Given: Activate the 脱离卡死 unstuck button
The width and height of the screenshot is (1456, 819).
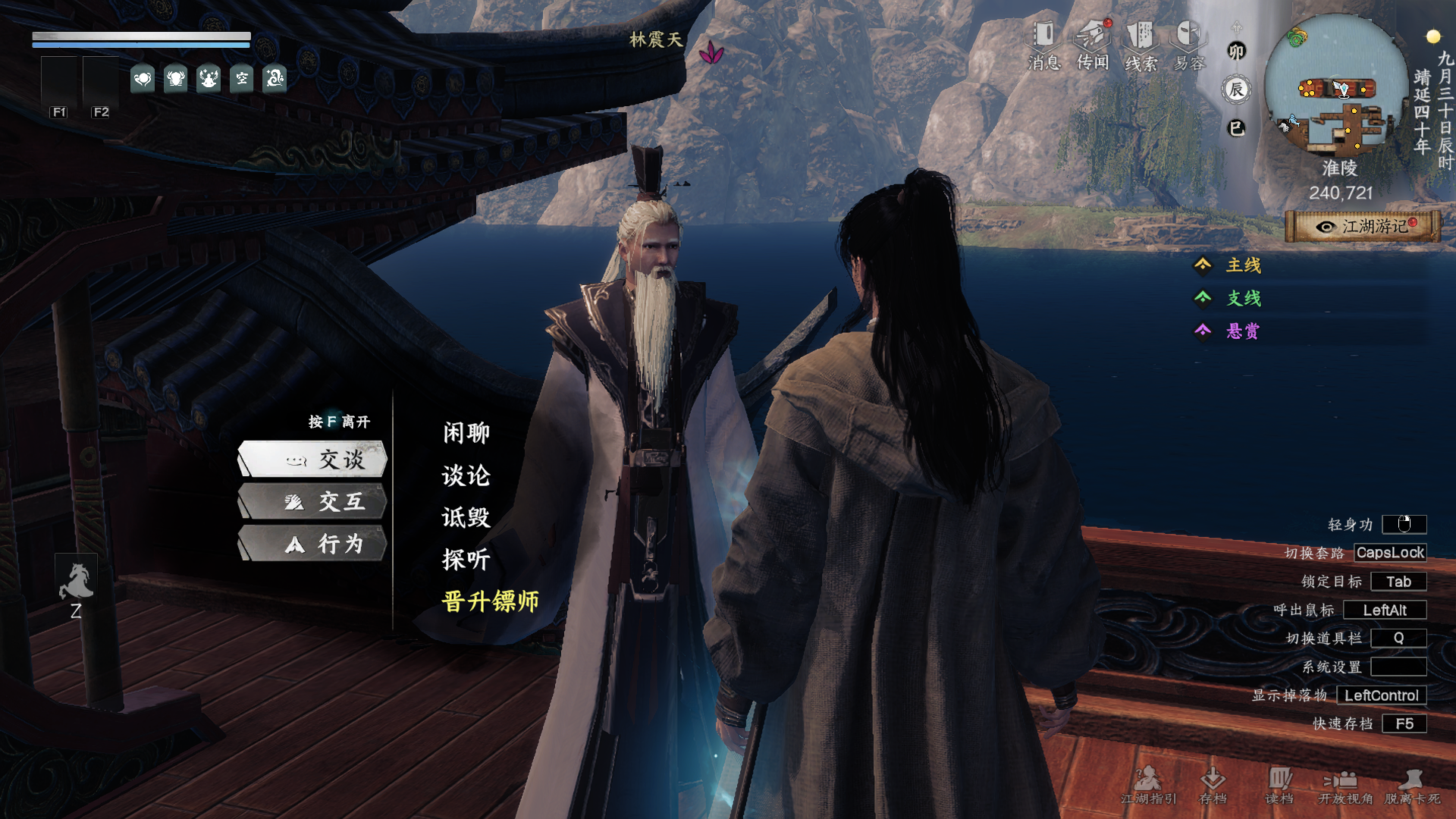Looking at the screenshot, I should [1412, 785].
